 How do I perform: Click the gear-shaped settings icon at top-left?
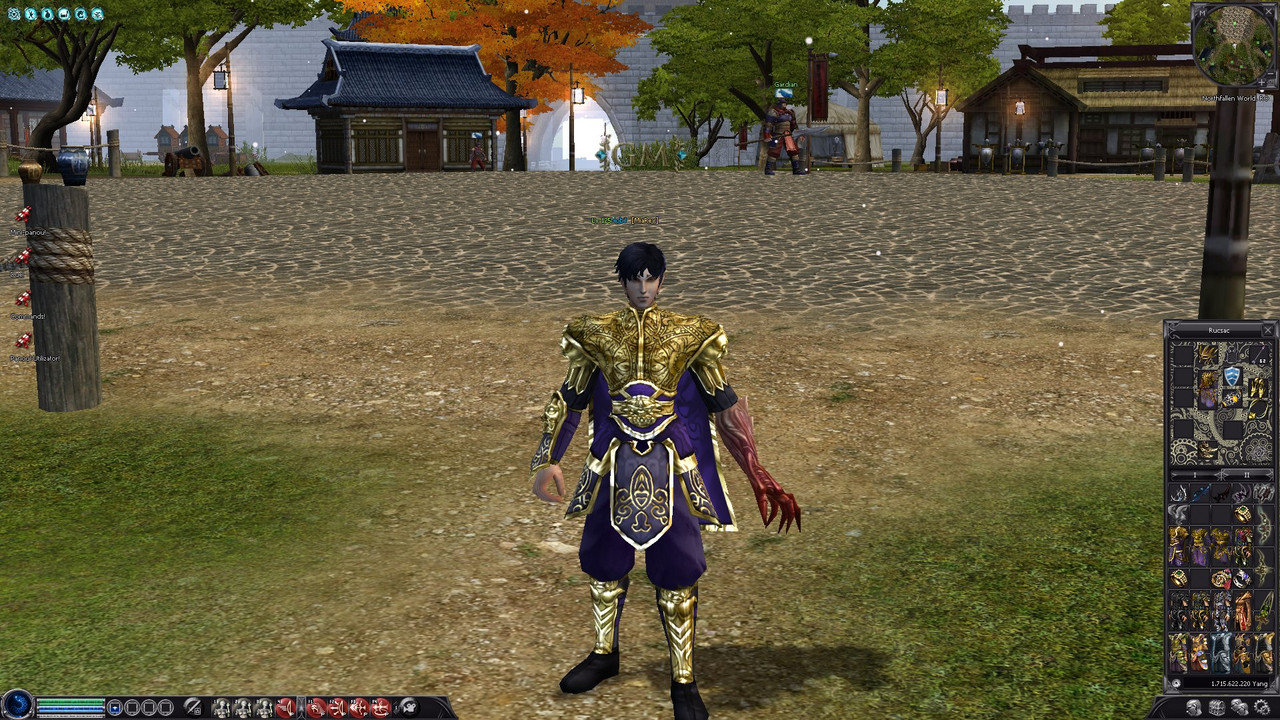[13, 14]
